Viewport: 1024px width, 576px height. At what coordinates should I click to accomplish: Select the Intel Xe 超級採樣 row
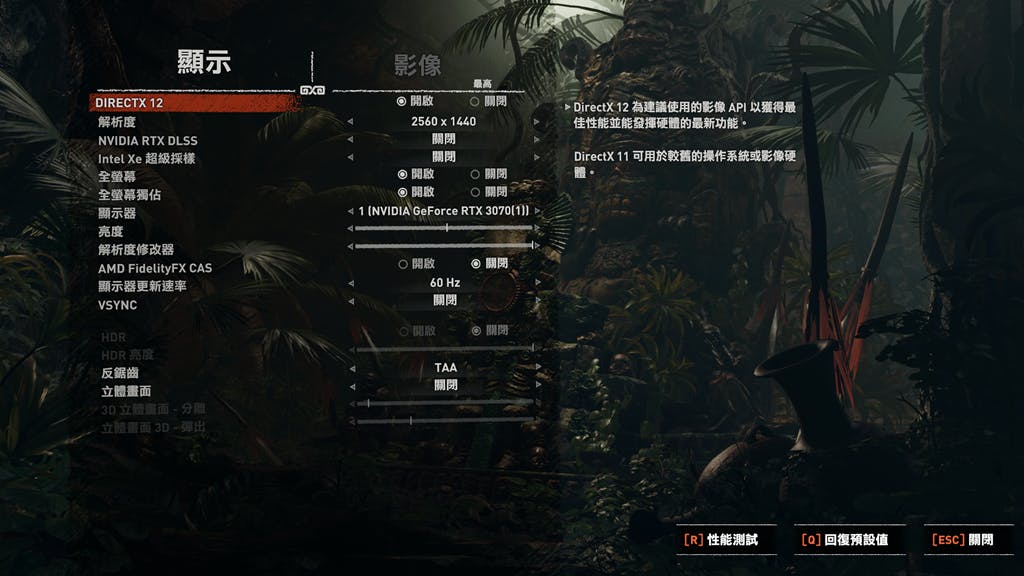(x=146, y=158)
